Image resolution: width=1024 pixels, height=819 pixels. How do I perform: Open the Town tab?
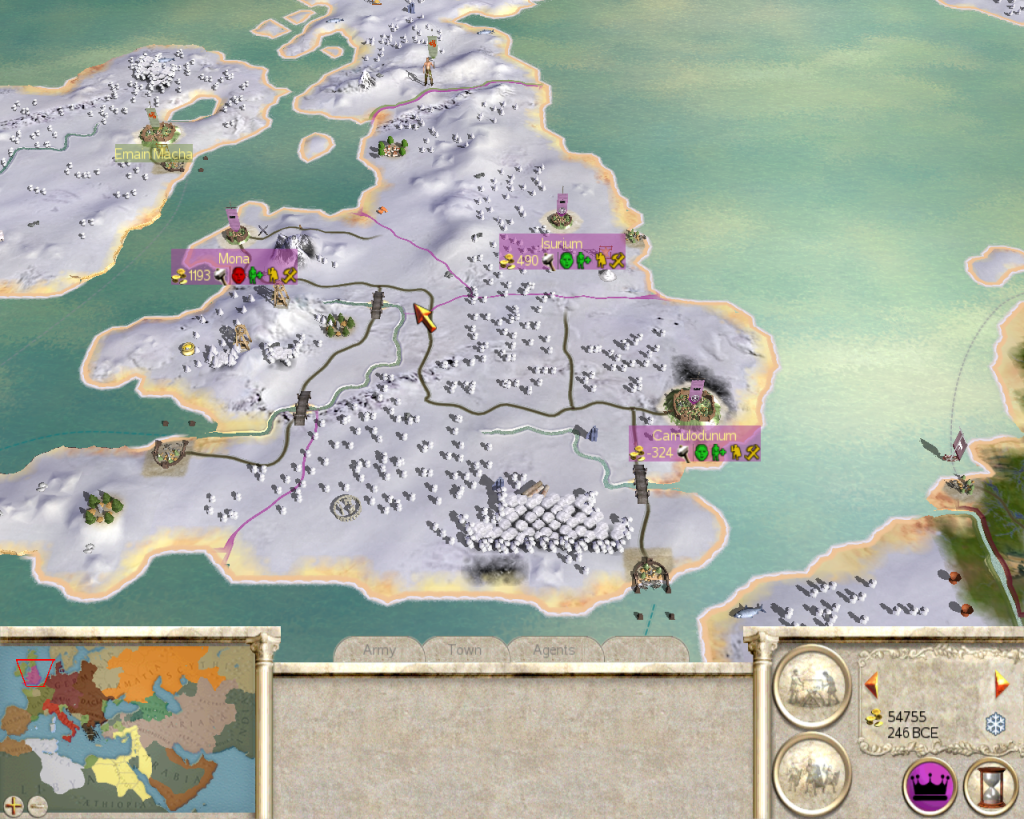click(465, 650)
